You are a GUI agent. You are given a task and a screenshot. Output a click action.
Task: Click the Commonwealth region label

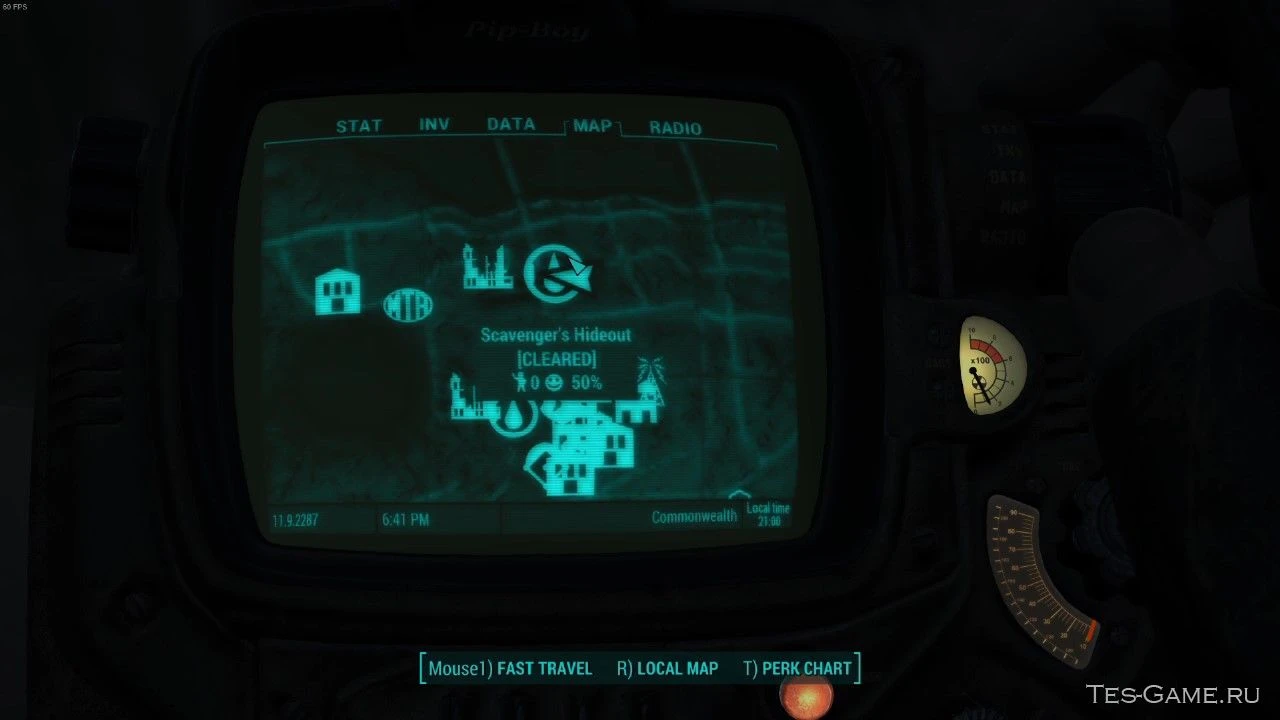693,516
